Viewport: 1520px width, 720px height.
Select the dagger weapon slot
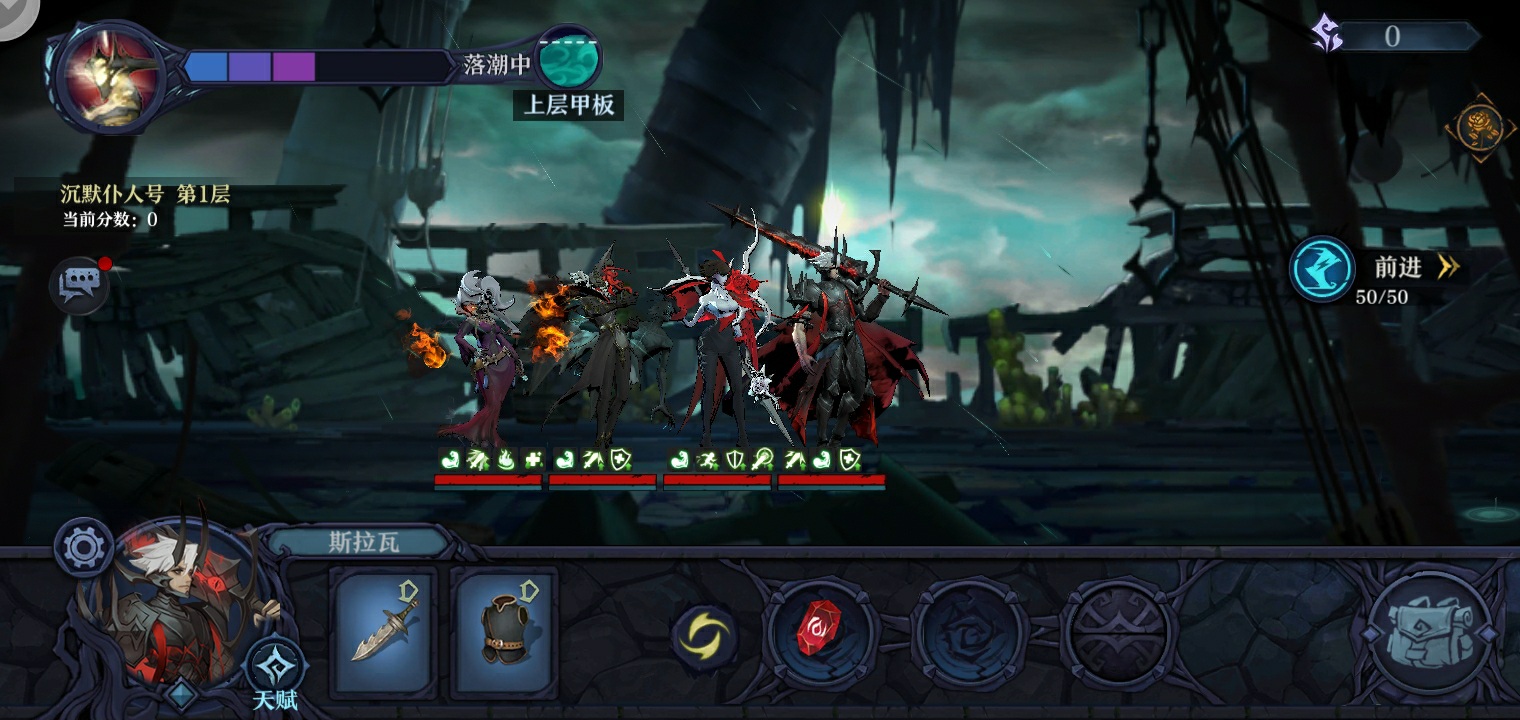click(x=383, y=632)
